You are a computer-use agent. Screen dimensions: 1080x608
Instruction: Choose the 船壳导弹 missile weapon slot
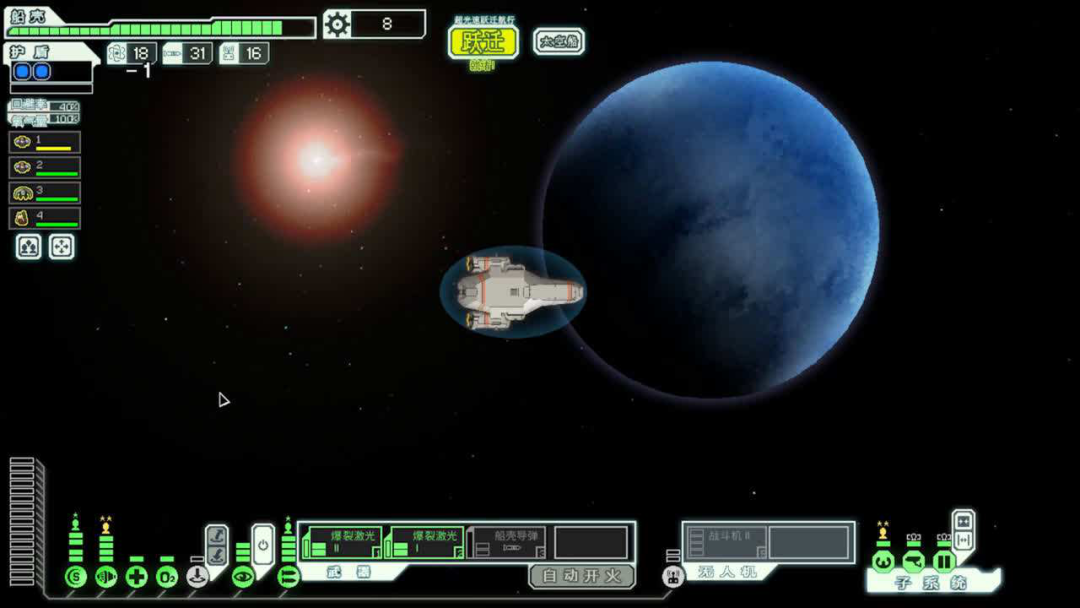click(x=508, y=543)
